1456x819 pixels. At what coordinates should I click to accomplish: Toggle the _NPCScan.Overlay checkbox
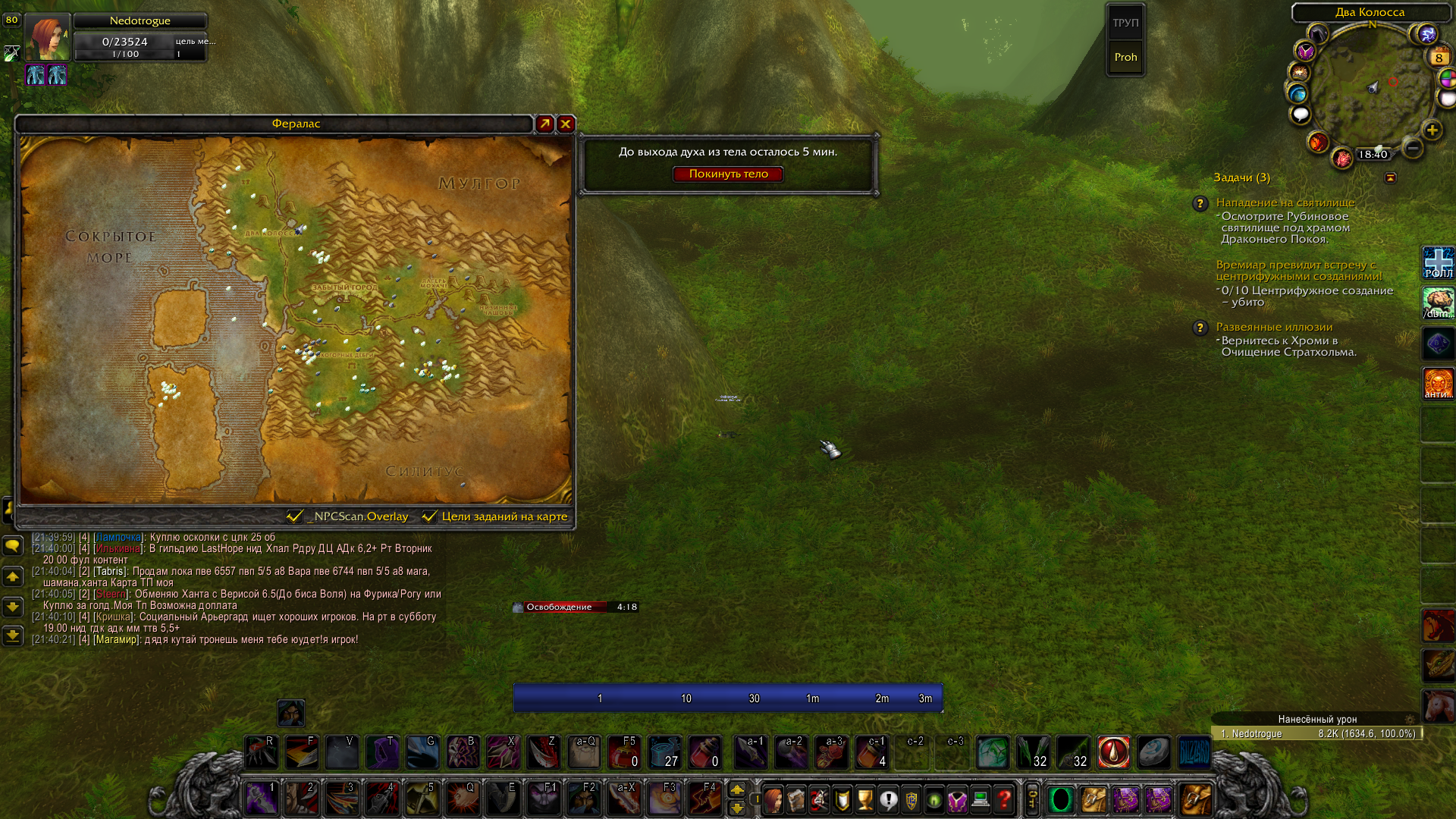295,516
